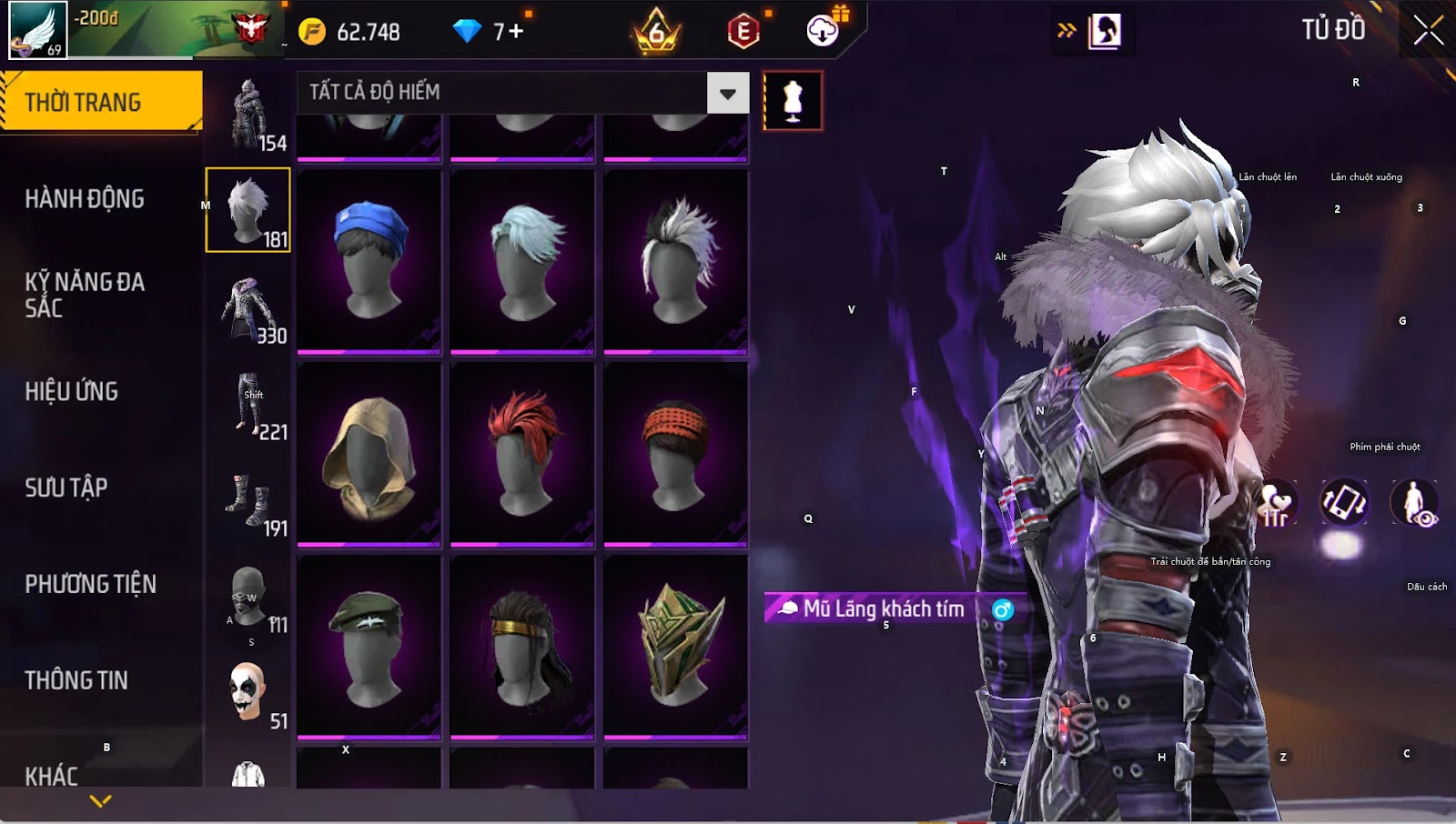Open the Thời Trang tab
The image size is (1456, 824).
(x=100, y=102)
